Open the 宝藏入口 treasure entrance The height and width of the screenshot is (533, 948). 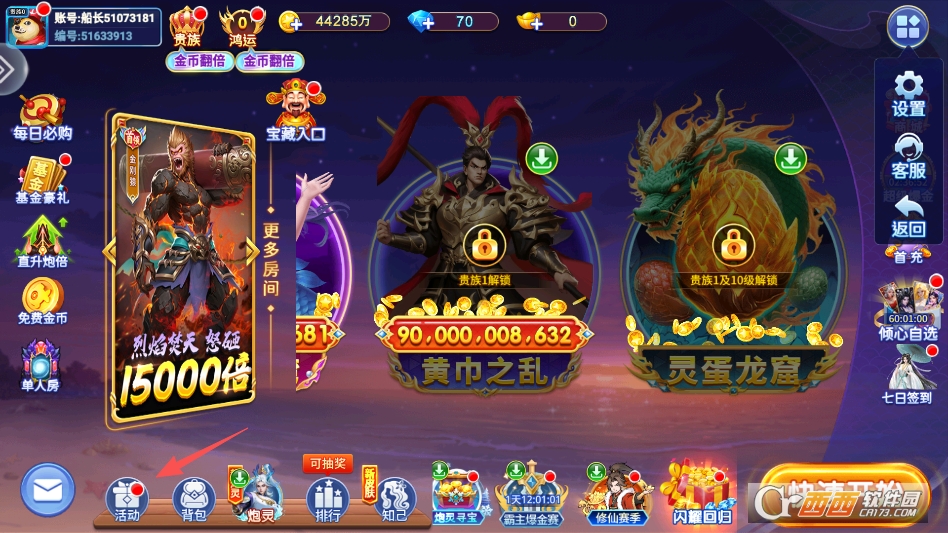point(295,111)
